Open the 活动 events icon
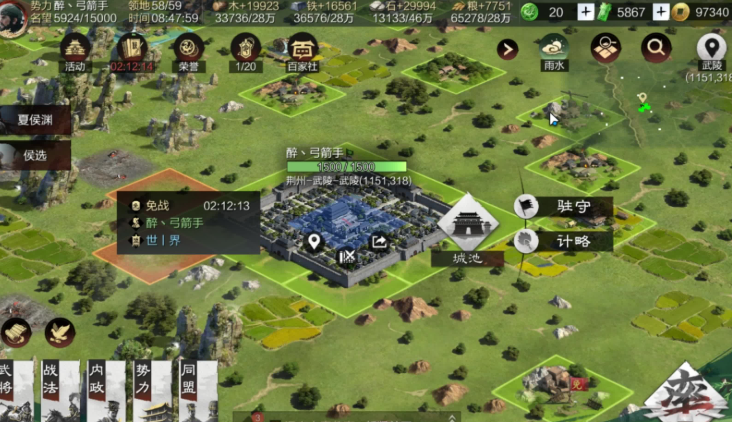732x422 pixels. point(75,50)
